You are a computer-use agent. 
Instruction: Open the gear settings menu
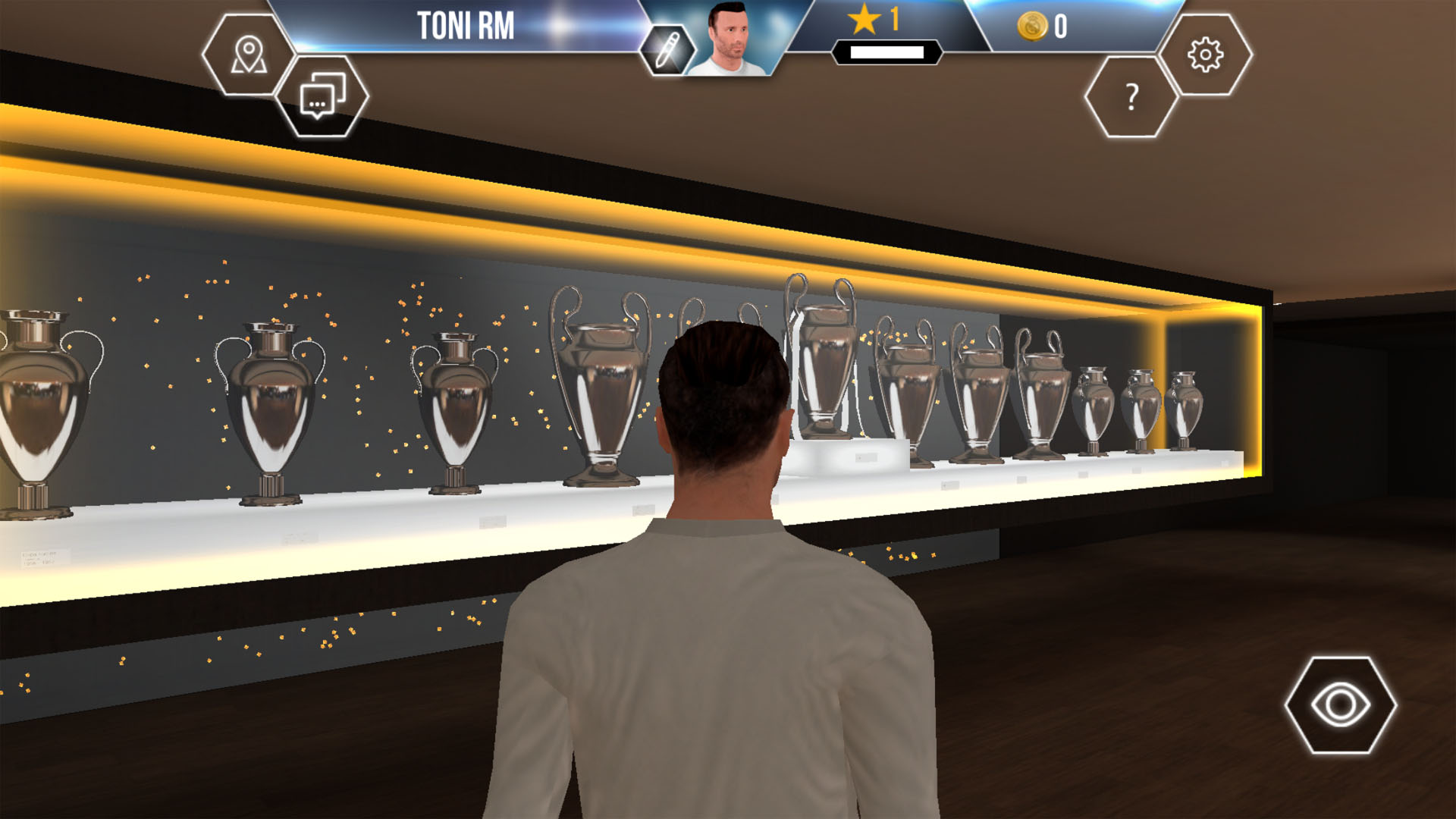coord(1205,55)
